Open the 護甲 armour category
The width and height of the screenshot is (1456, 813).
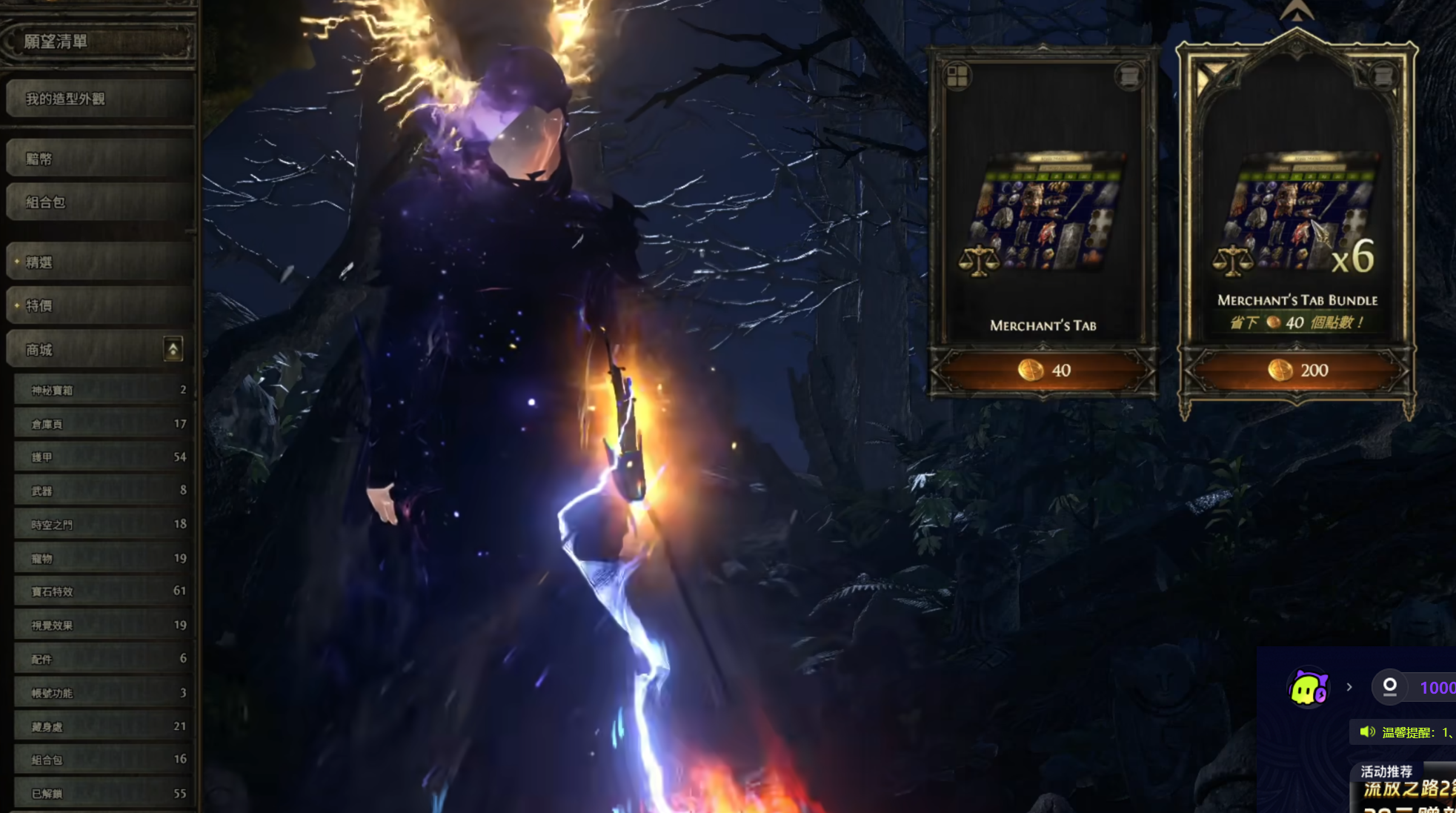(x=102, y=457)
